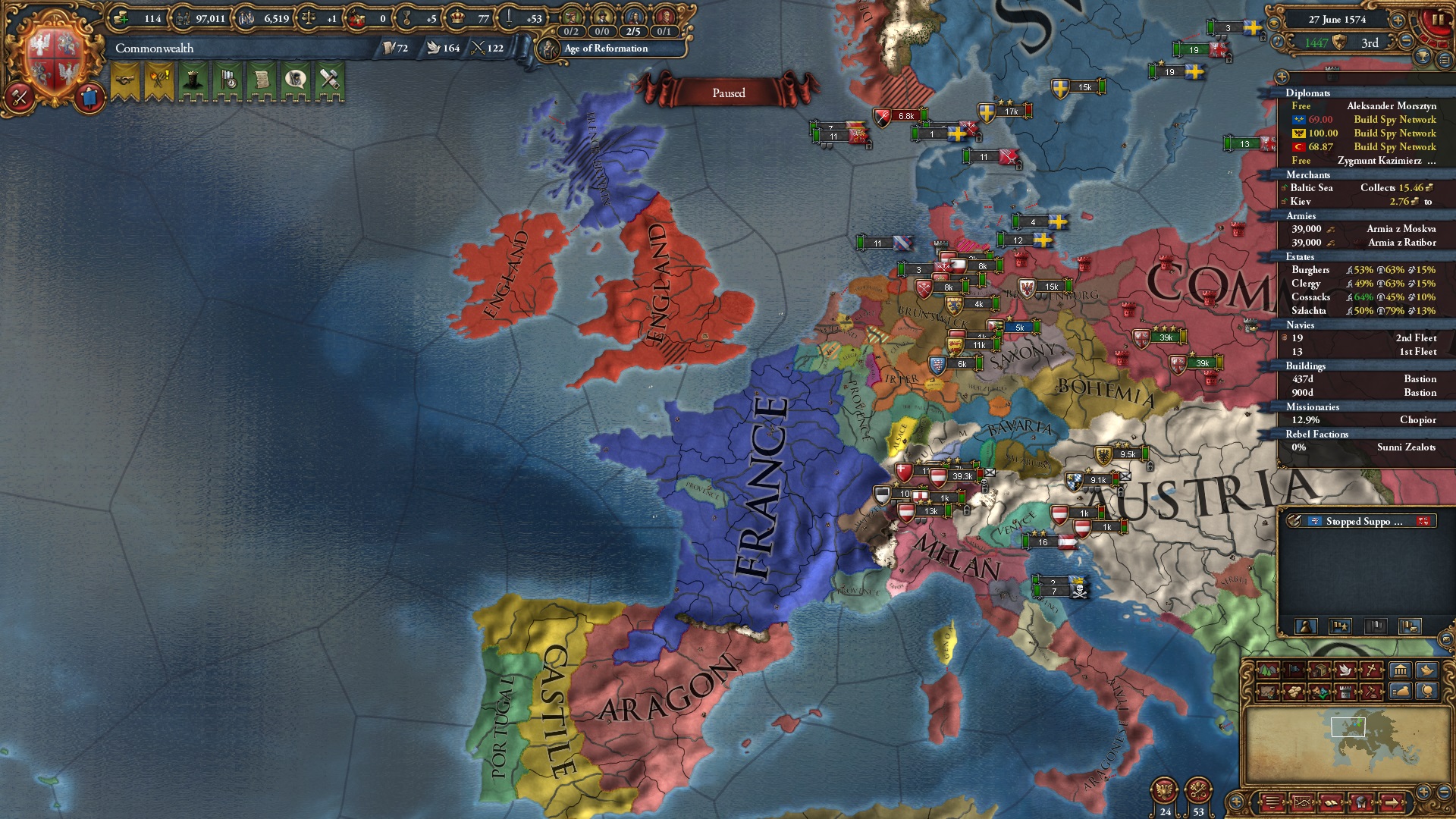Expand the outliner with the golden plus

[1282, 77]
